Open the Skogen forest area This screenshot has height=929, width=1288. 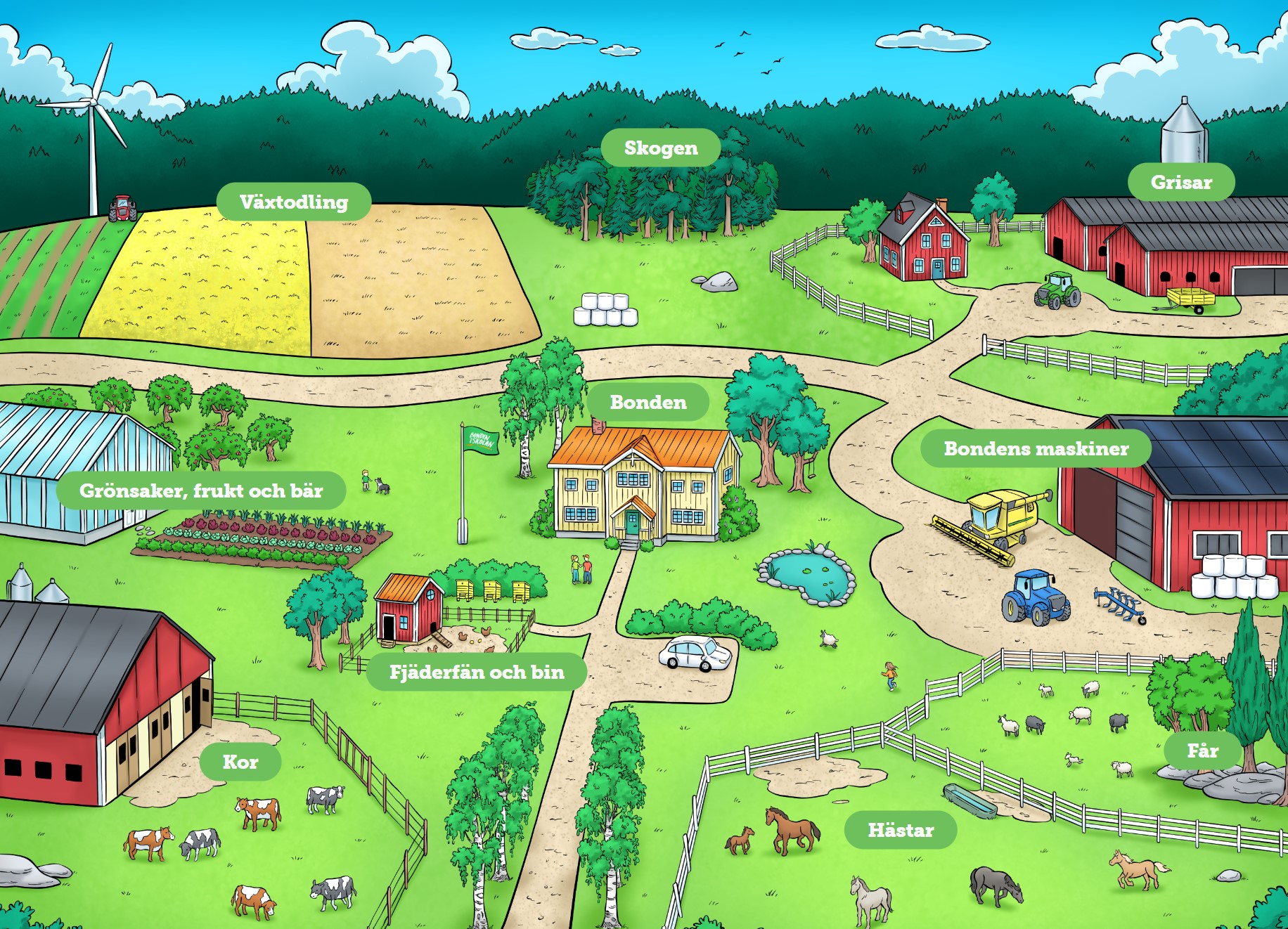661,148
